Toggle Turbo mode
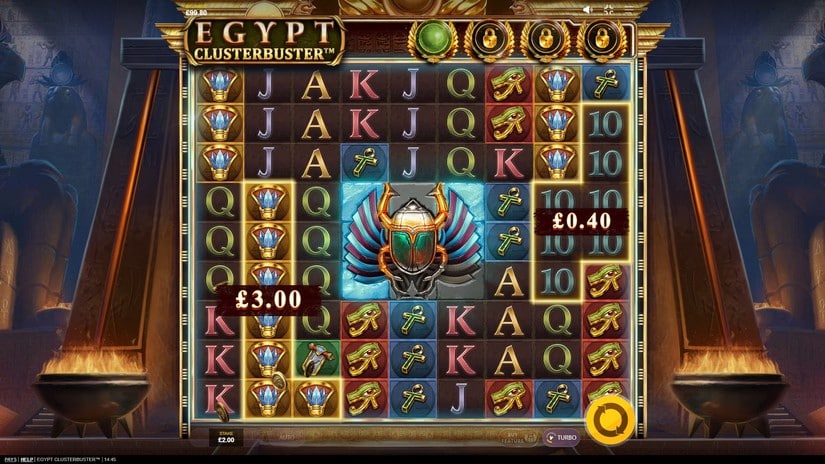Screen dimensions: 825x464 562,438
